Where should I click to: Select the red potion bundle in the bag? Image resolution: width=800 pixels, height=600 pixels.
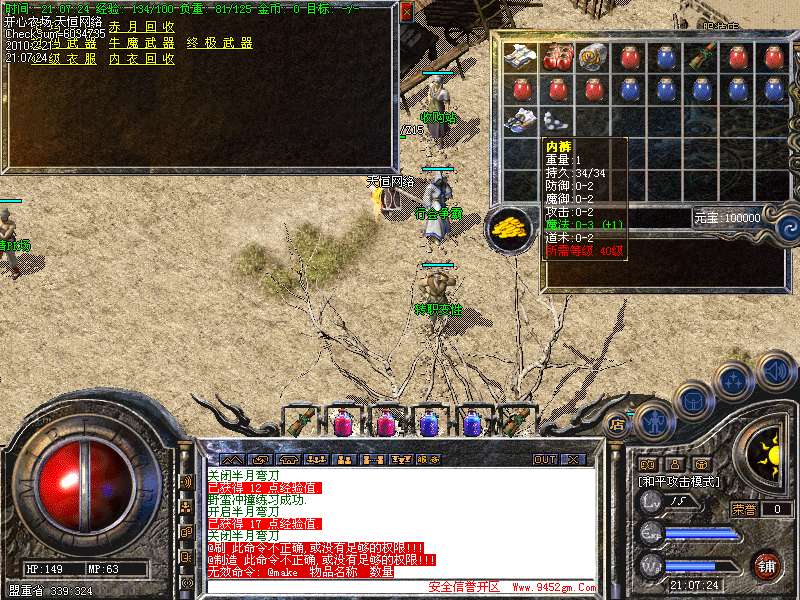click(x=556, y=56)
